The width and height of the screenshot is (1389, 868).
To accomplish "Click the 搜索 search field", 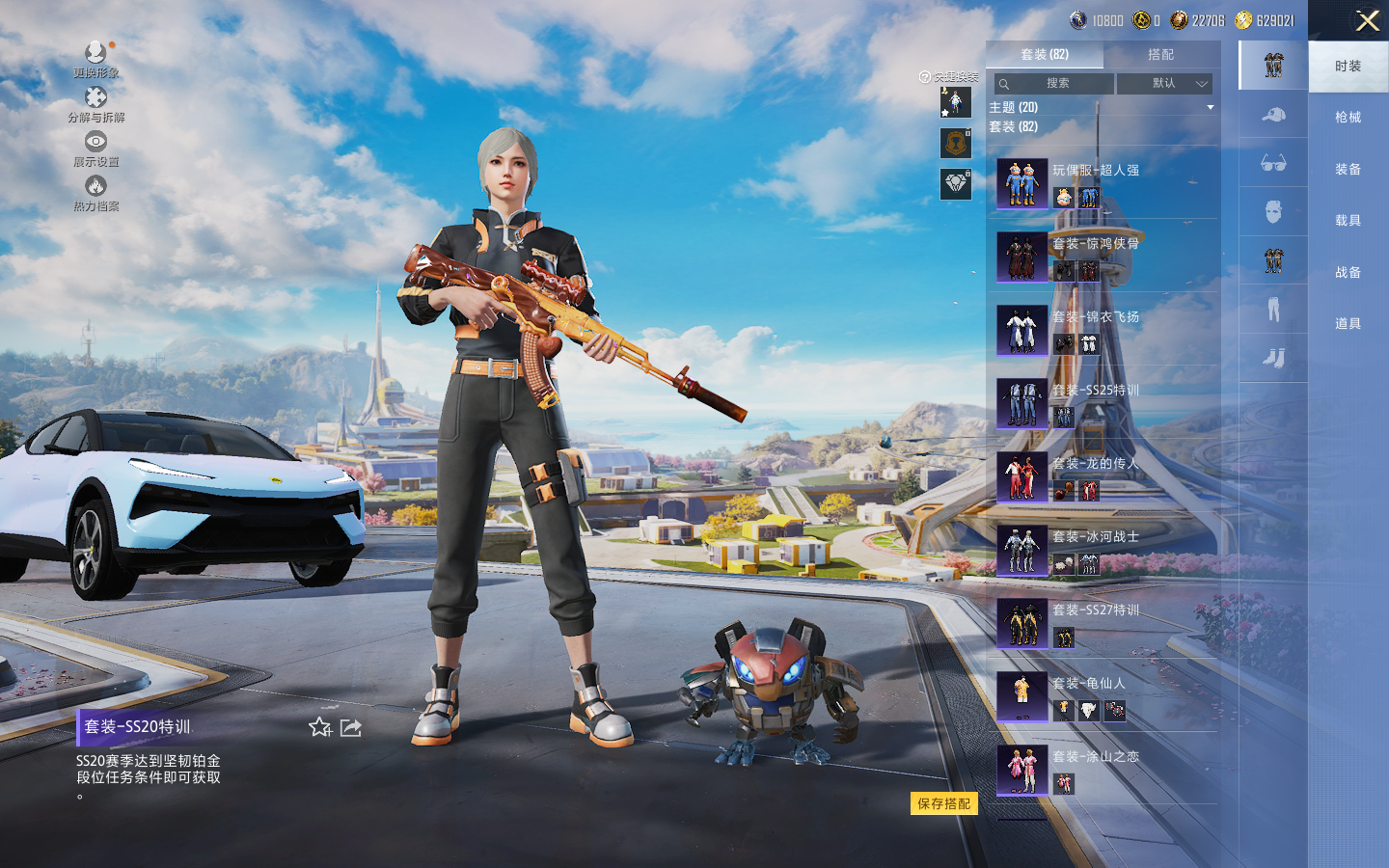I will [x=1055, y=84].
